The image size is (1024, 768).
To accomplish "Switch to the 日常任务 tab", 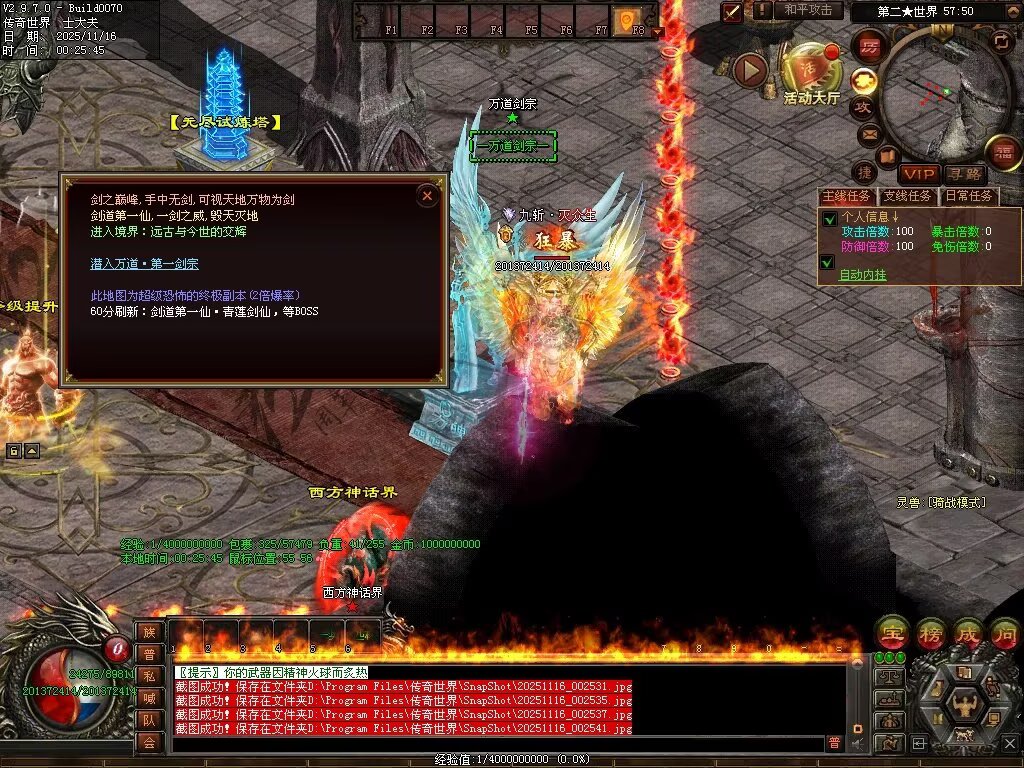I will tap(968, 196).
